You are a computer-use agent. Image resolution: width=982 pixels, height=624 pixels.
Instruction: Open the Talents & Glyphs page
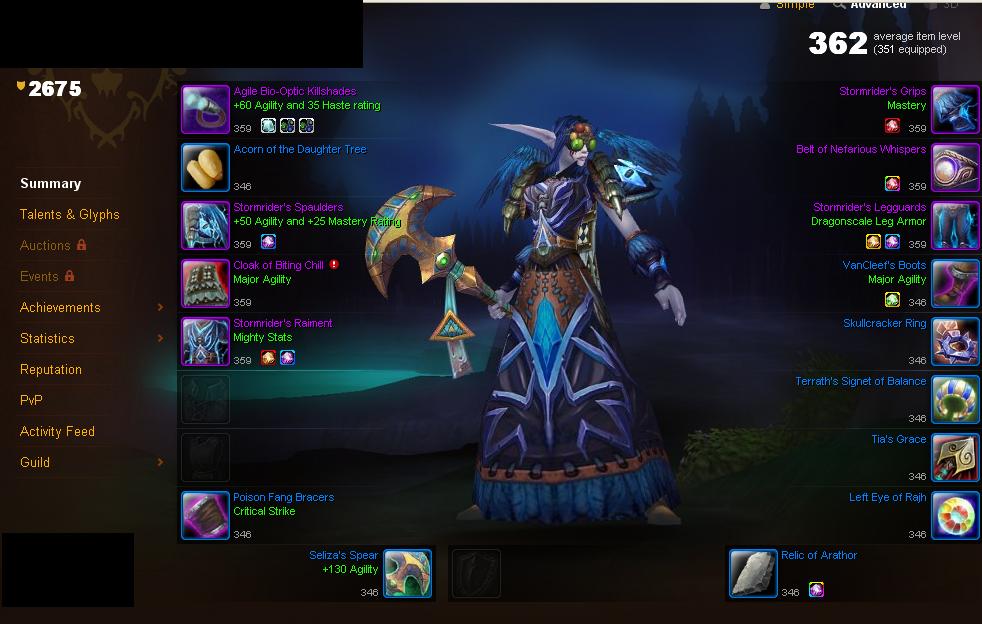[69, 214]
